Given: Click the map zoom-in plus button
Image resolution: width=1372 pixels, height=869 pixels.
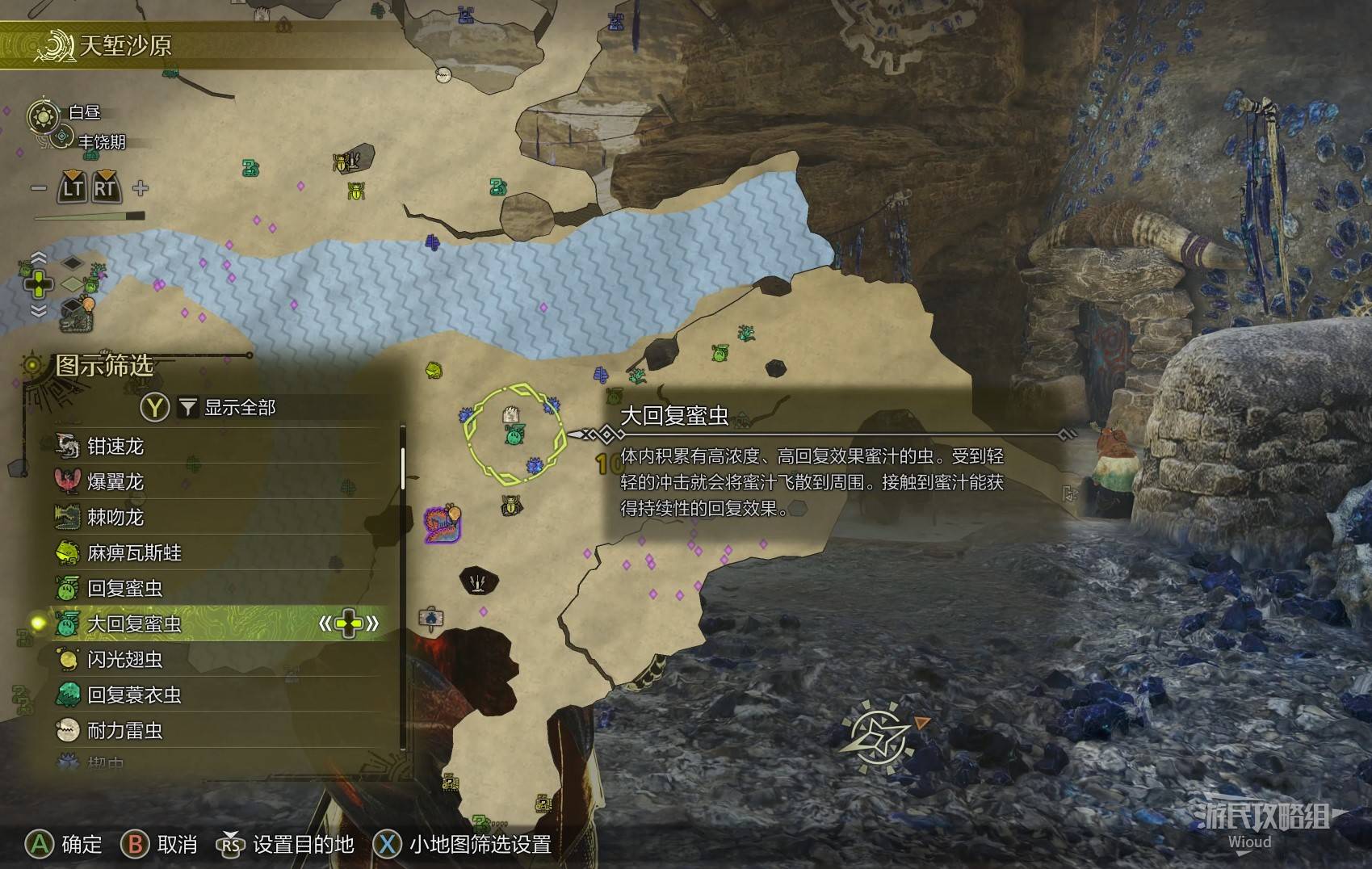Looking at the screenshot, I should 141,188.
